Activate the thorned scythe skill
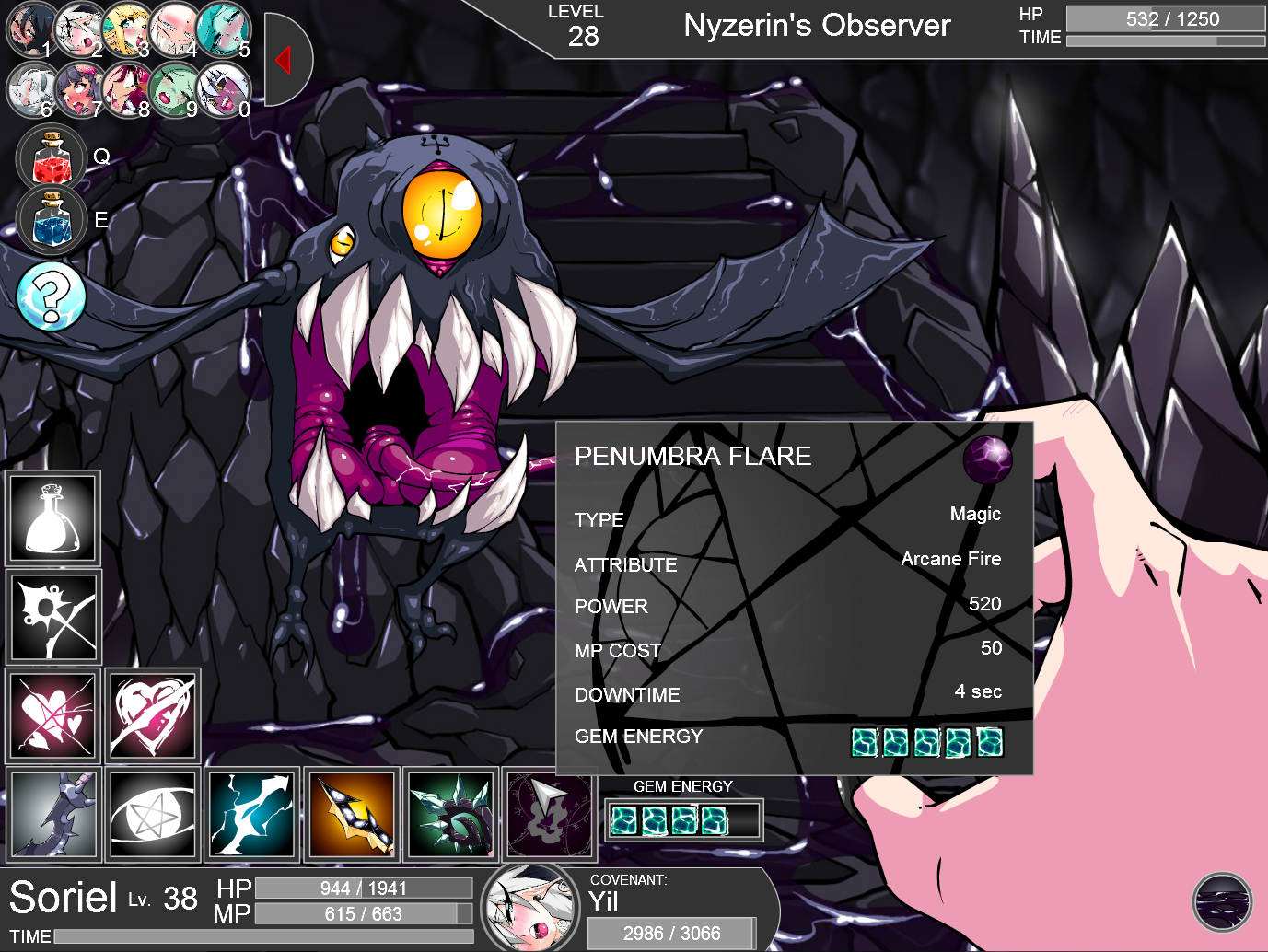This screenshot has width=1268, height=952. click(x=53, y=814)
